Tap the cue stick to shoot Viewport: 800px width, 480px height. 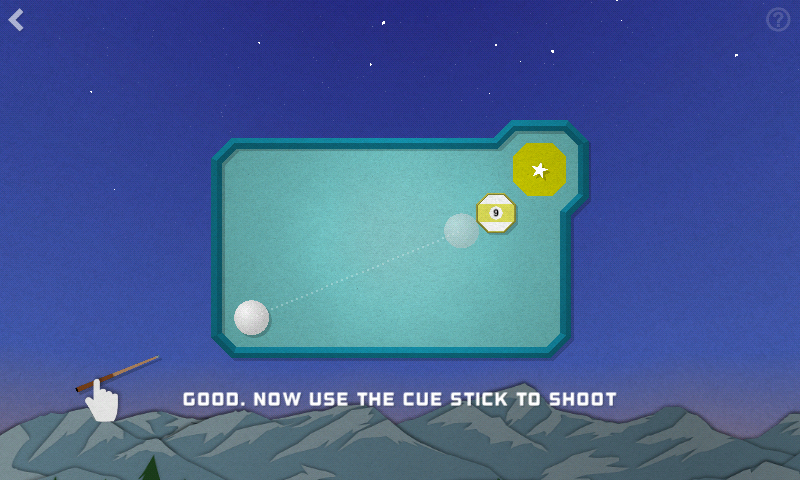[116, 373]
